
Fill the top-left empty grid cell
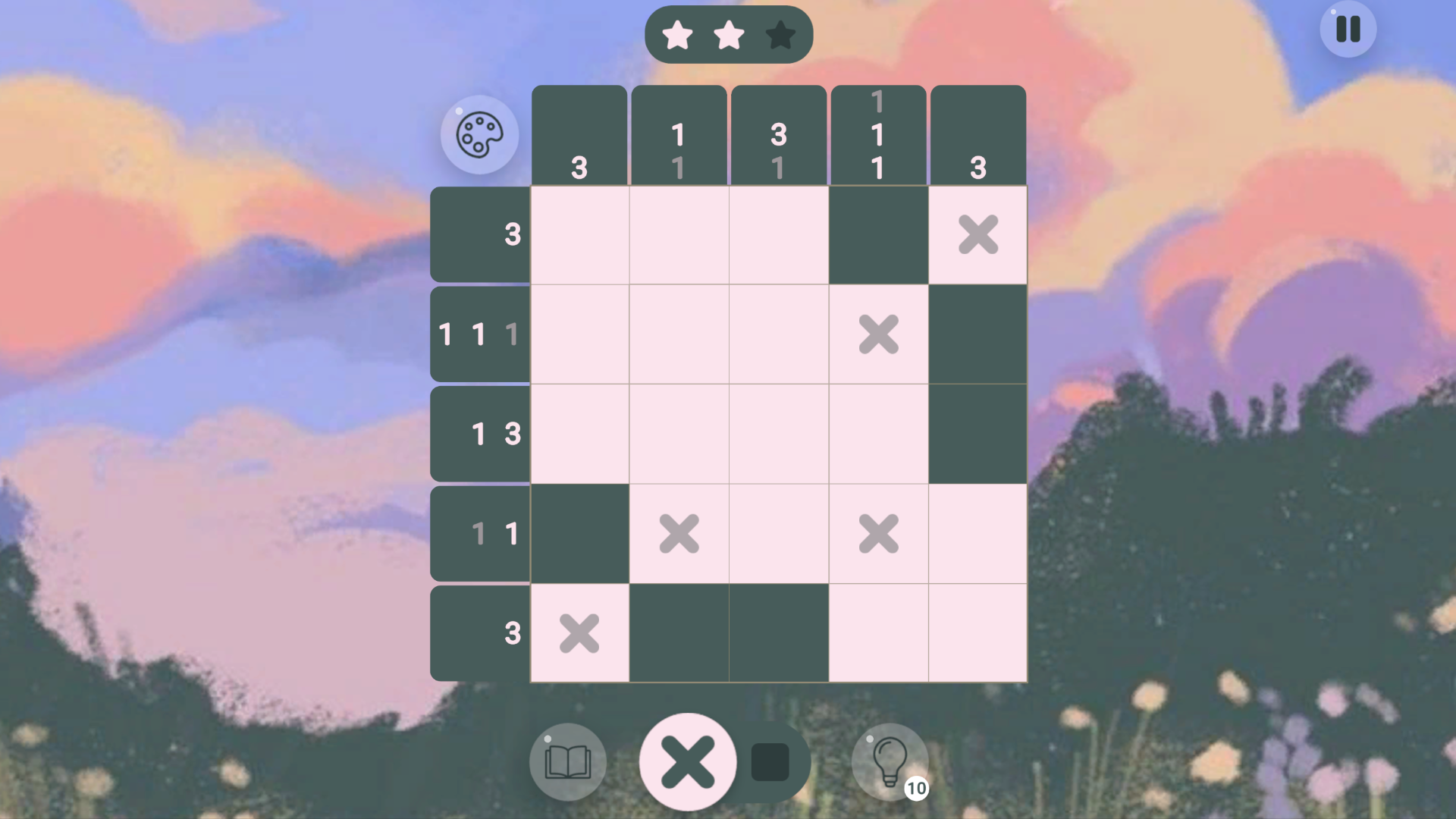point(579,234)
